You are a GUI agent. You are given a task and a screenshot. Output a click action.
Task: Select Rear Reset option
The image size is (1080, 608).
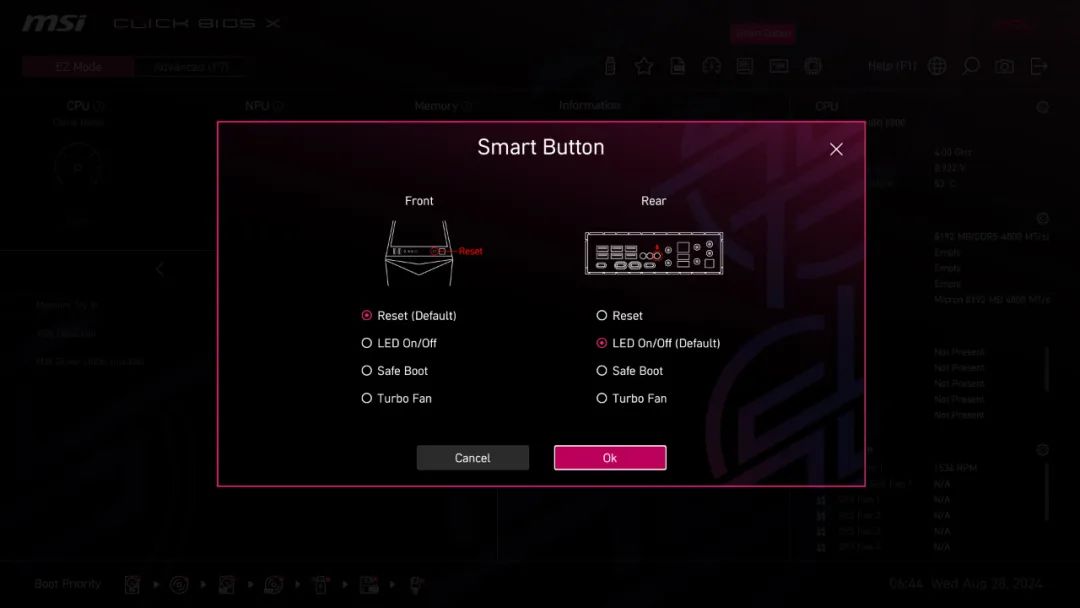[602, 315]
